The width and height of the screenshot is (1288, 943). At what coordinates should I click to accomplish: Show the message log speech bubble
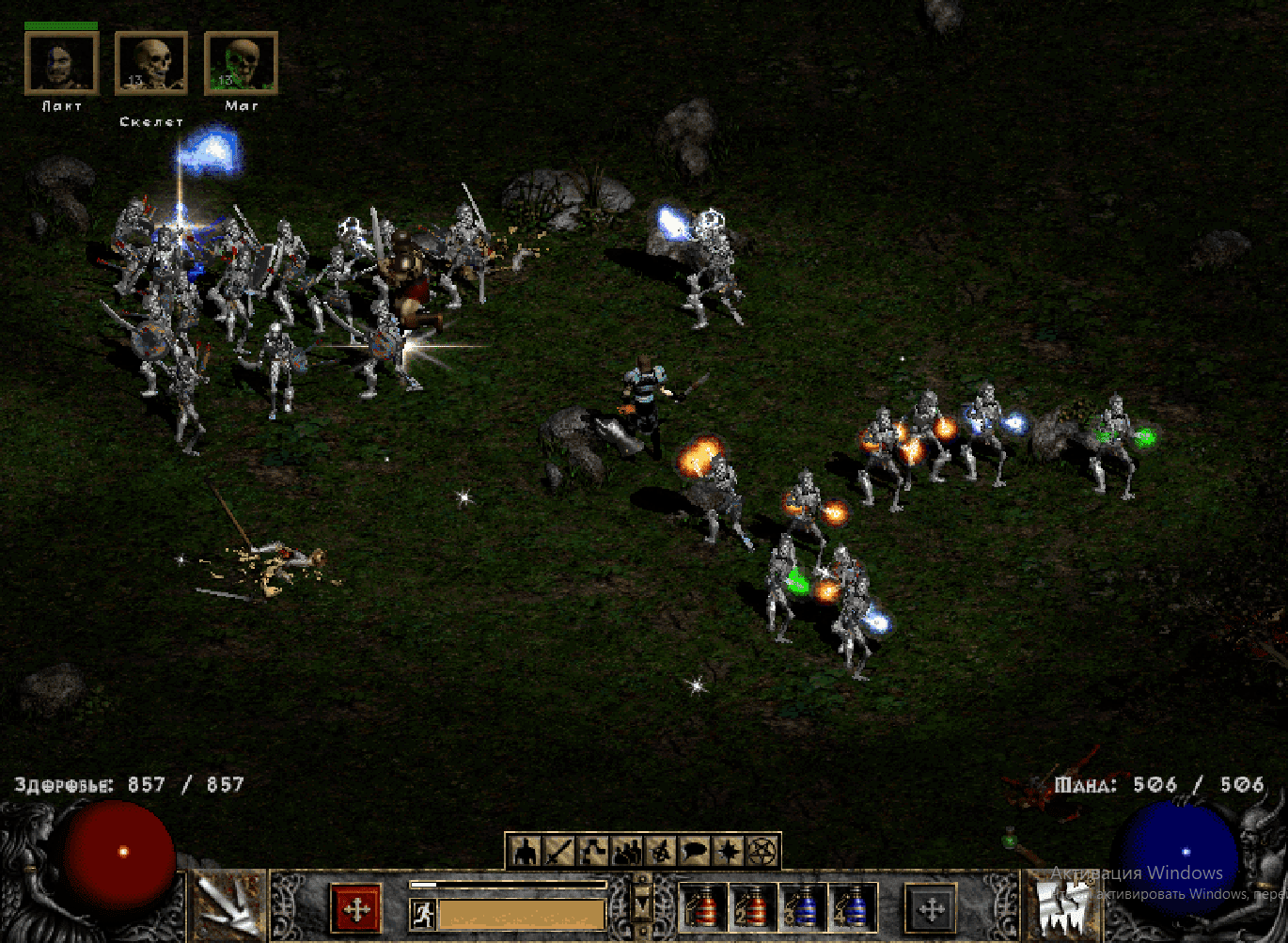(x=696, y=852)
